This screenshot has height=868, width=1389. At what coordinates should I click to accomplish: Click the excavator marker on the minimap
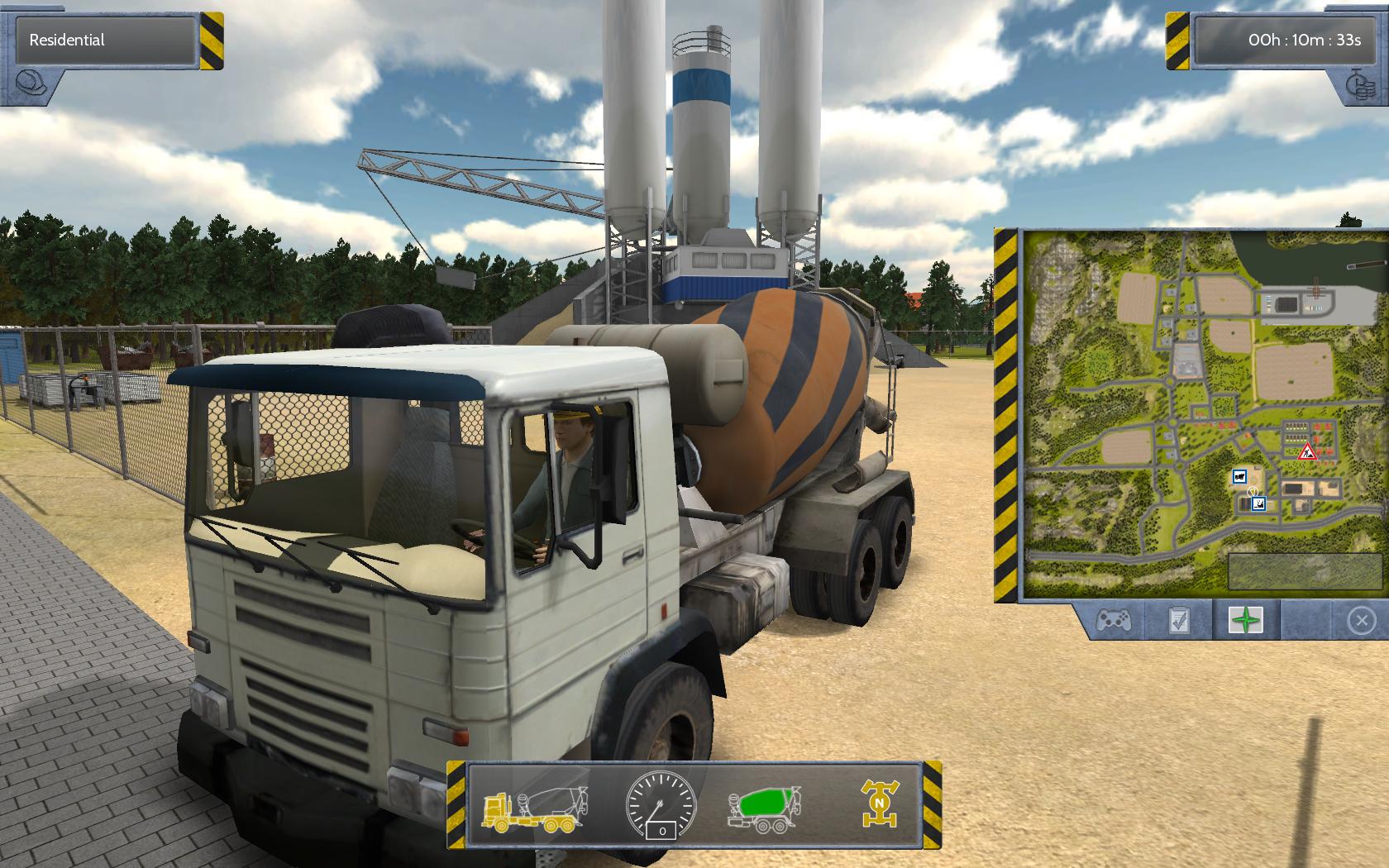click(x=1259, y=503)
